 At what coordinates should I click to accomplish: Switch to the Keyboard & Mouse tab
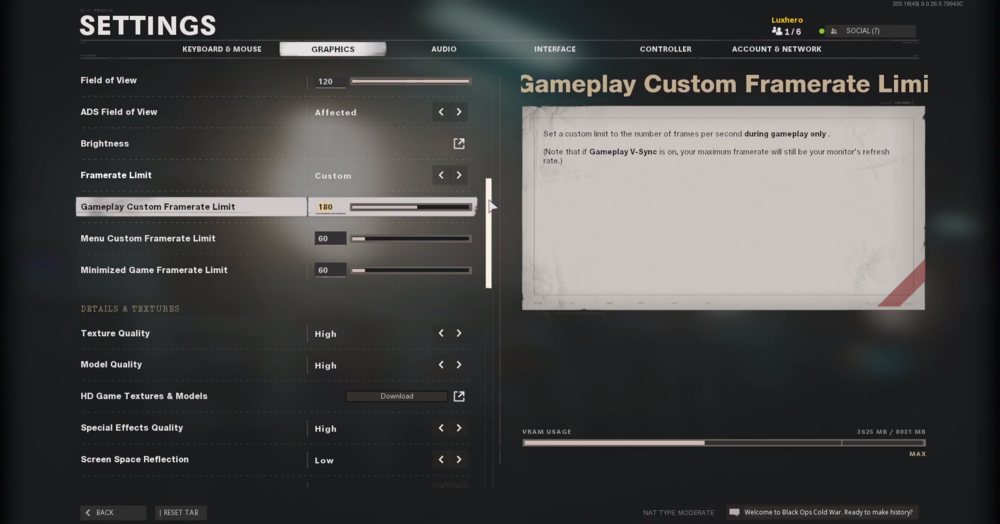click(x=221, y=49)
